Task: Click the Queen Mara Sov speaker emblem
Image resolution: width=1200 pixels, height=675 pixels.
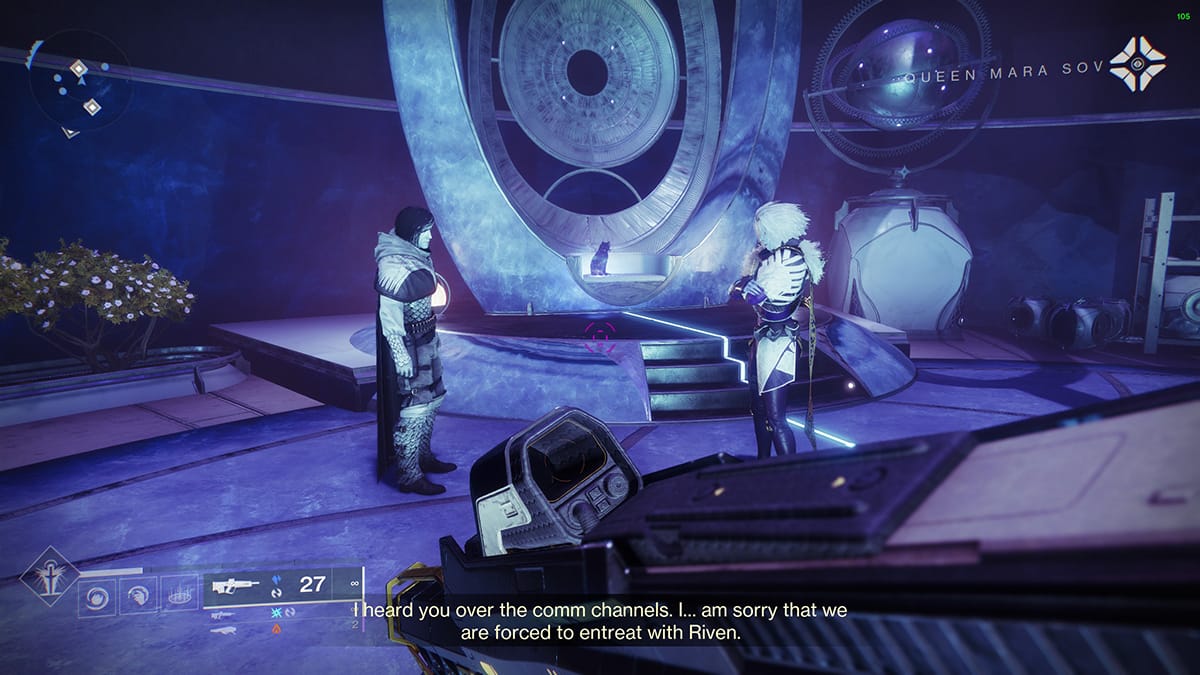Action: [1138, 63]
